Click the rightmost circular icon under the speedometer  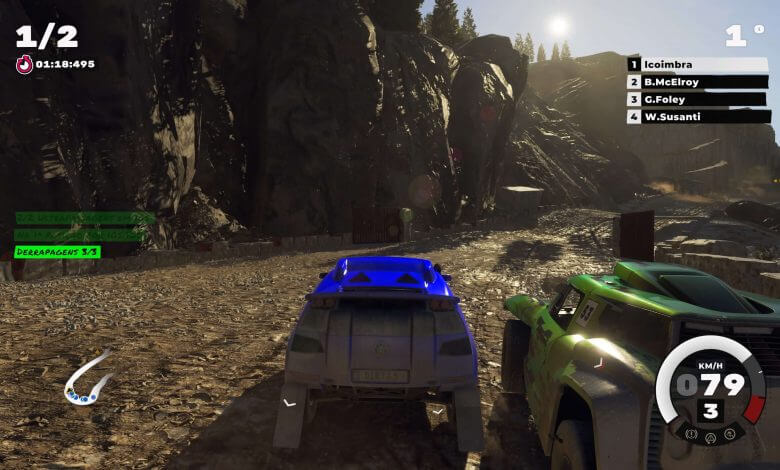coord(730,433)
